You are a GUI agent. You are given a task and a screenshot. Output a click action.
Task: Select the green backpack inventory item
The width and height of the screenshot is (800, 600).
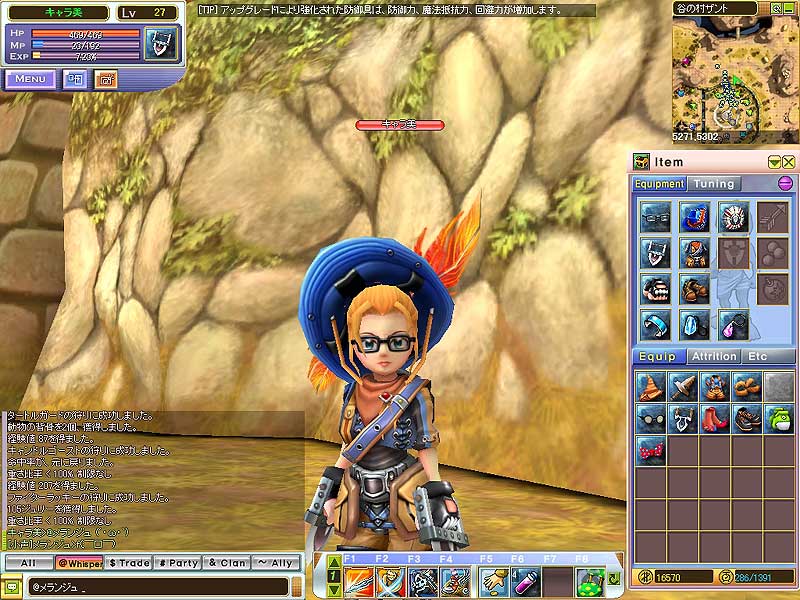click(x=778, y=419)
